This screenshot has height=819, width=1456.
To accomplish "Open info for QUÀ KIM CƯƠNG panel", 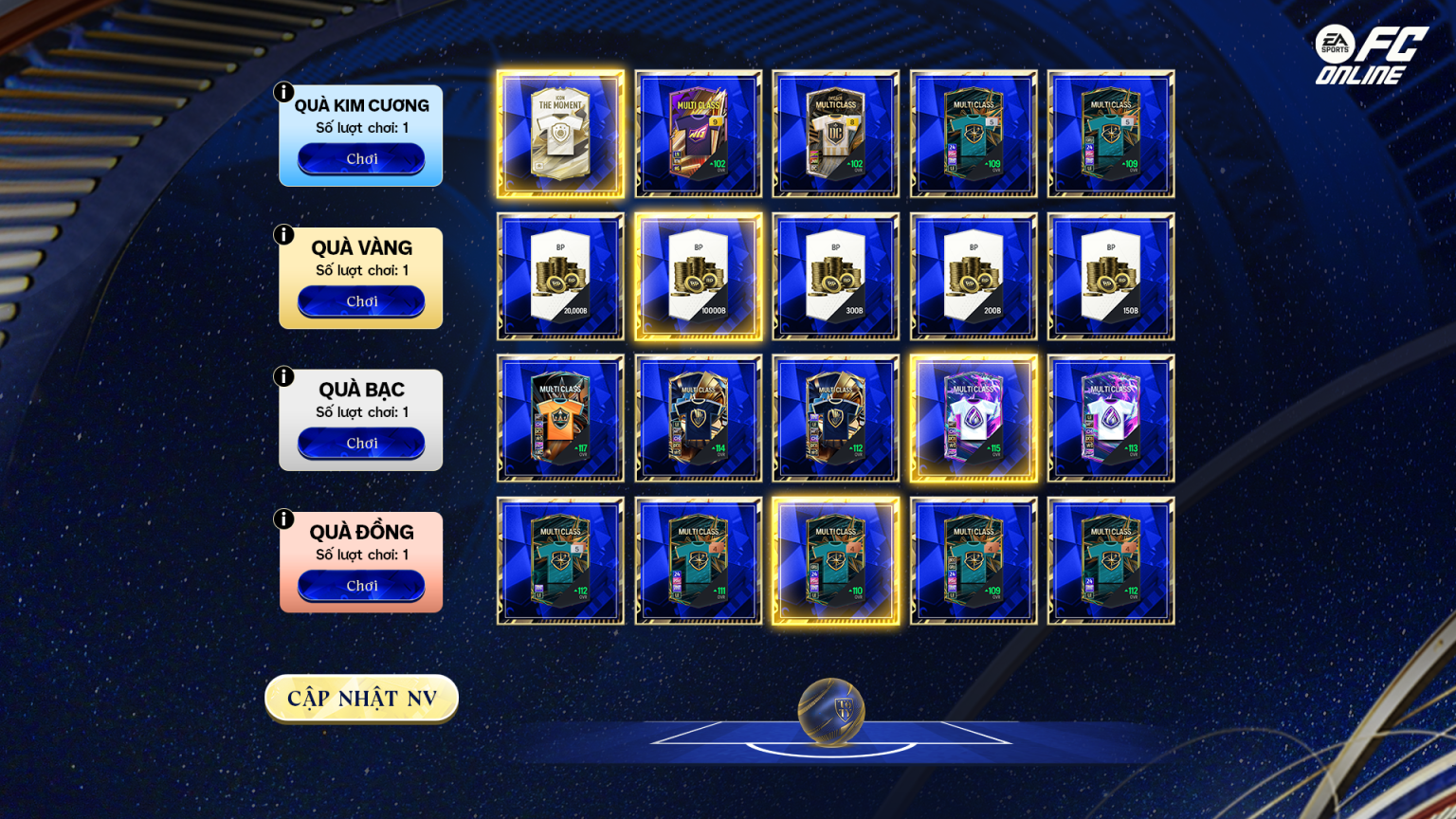I will pyautogui.click(x=282, y=92).
